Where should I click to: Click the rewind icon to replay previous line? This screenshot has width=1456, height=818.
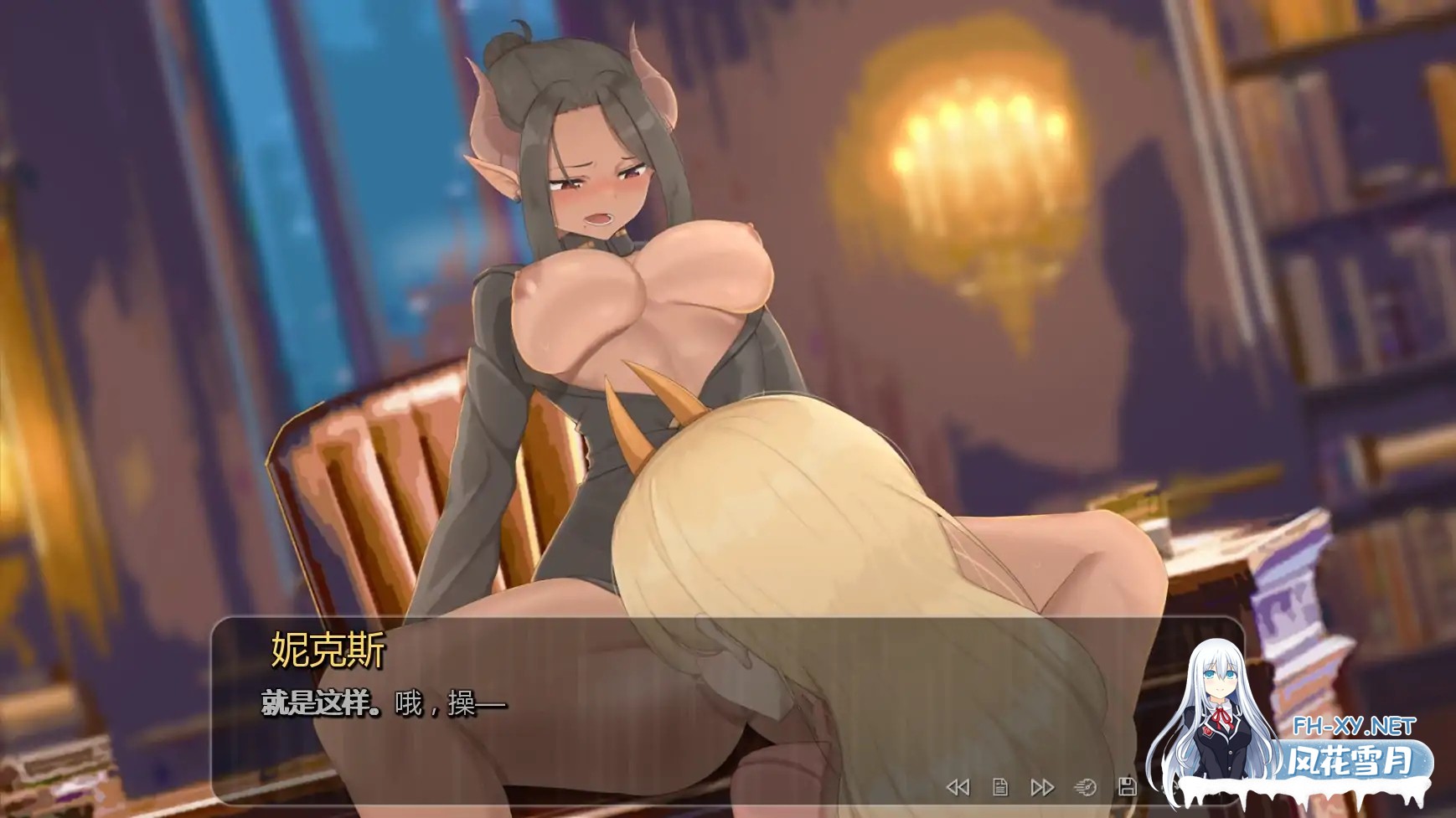pyautogui.click(x=960, y=787)
